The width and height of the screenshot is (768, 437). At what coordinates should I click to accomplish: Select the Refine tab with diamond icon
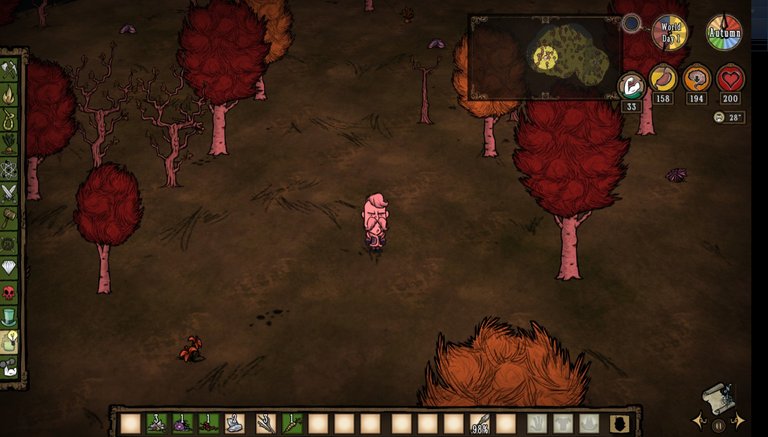[10, 268]
